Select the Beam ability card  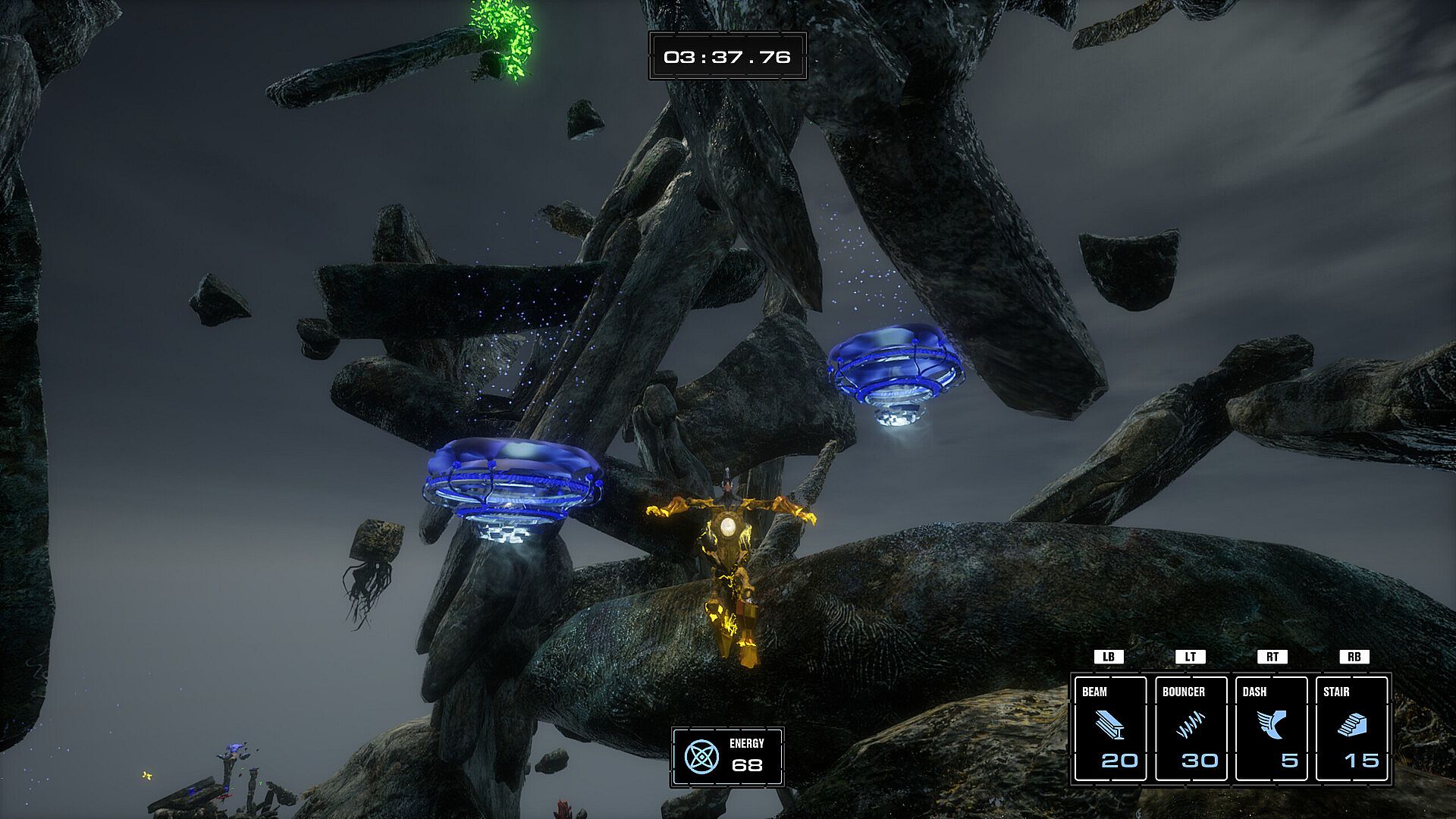(x=1110, y=728)
